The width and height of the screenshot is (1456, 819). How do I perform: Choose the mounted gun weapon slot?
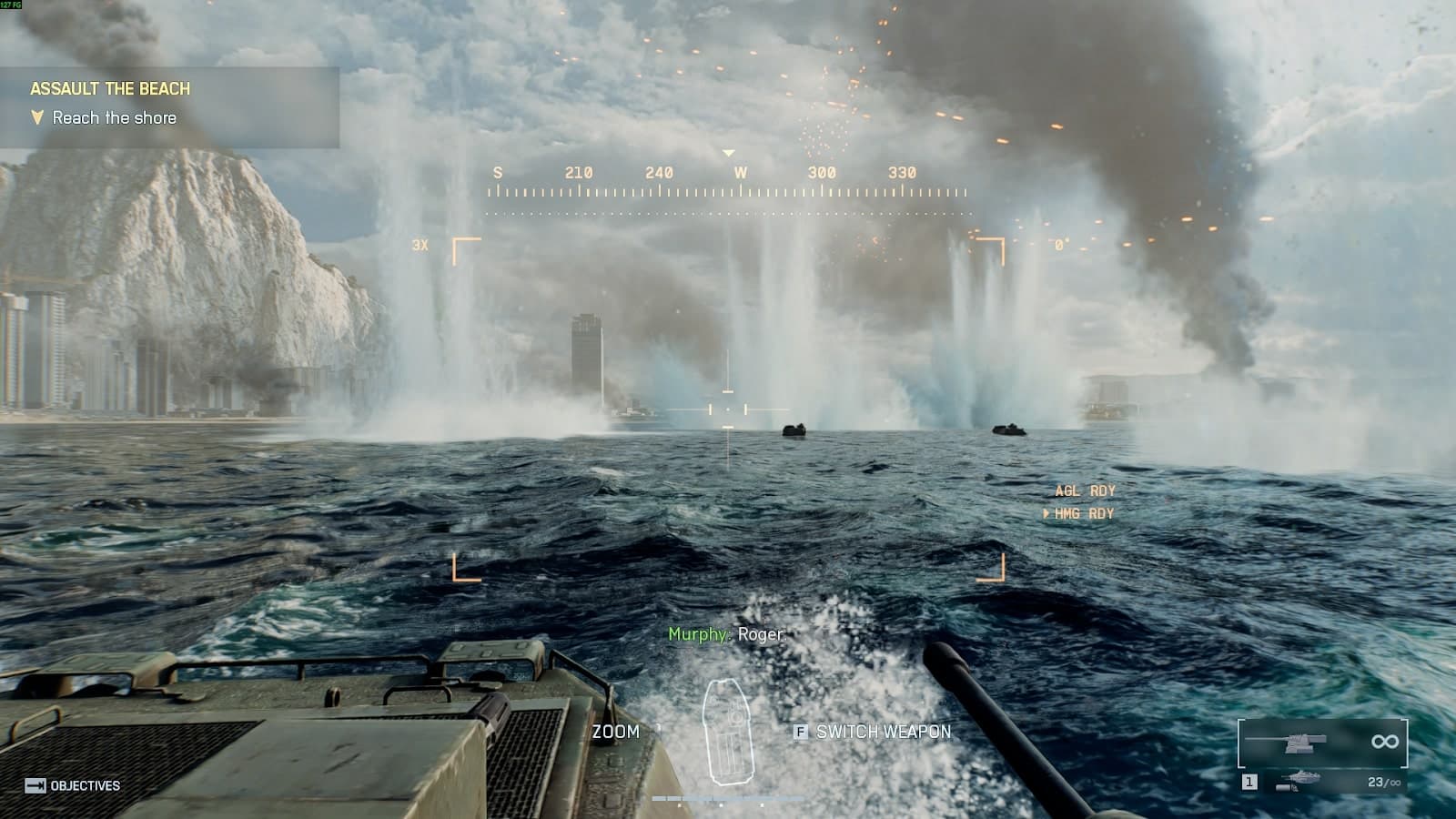(x=1321, y=743)
